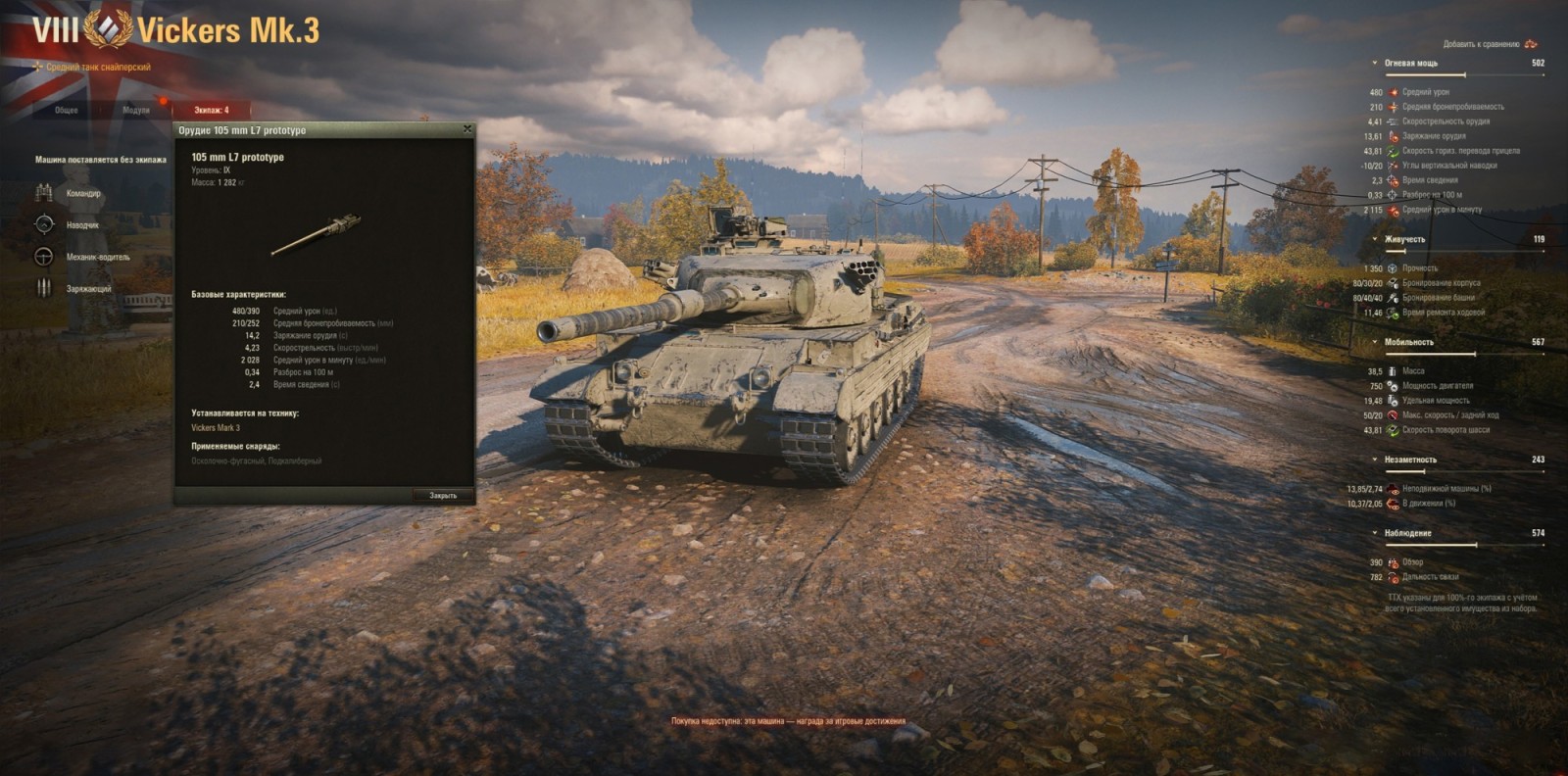The width and height of the screenshot is (1568, 776).
Task: Select the Механик-водитель crew slot icon
Action: click(43, 257)
